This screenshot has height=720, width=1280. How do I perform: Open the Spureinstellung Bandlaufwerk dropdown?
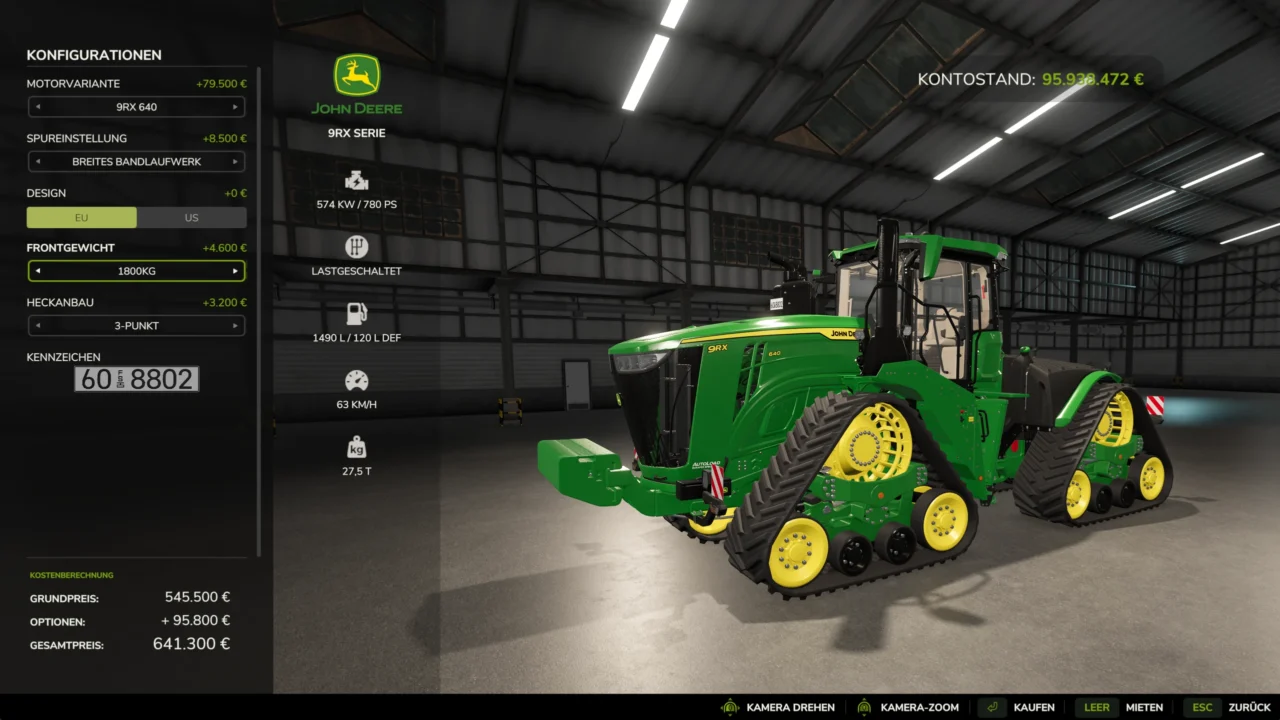pyautogui.click(x=137, y=161)
